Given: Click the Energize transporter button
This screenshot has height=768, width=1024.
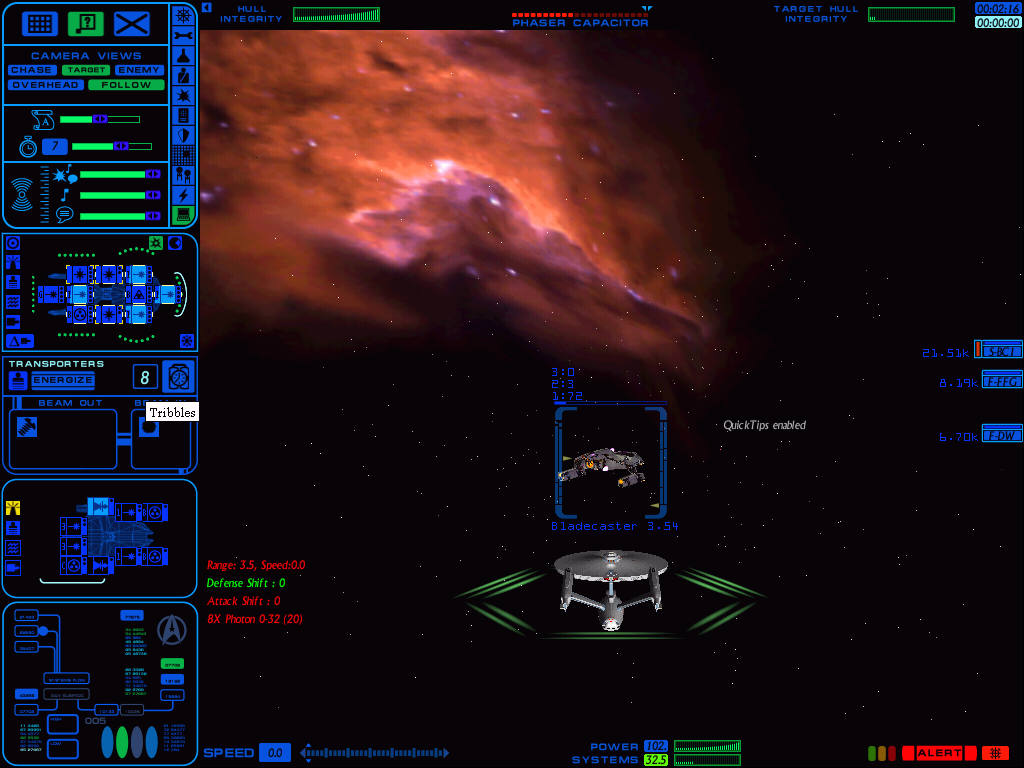Looking at the screenshot, I should [x=62, y=380].
